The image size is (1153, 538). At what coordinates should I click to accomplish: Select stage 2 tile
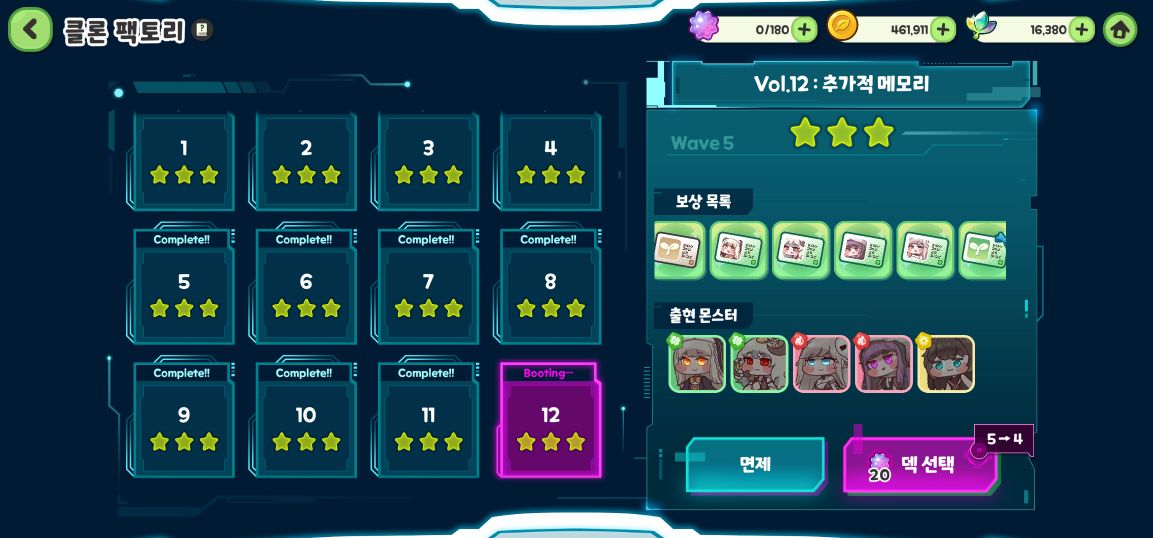306,160
